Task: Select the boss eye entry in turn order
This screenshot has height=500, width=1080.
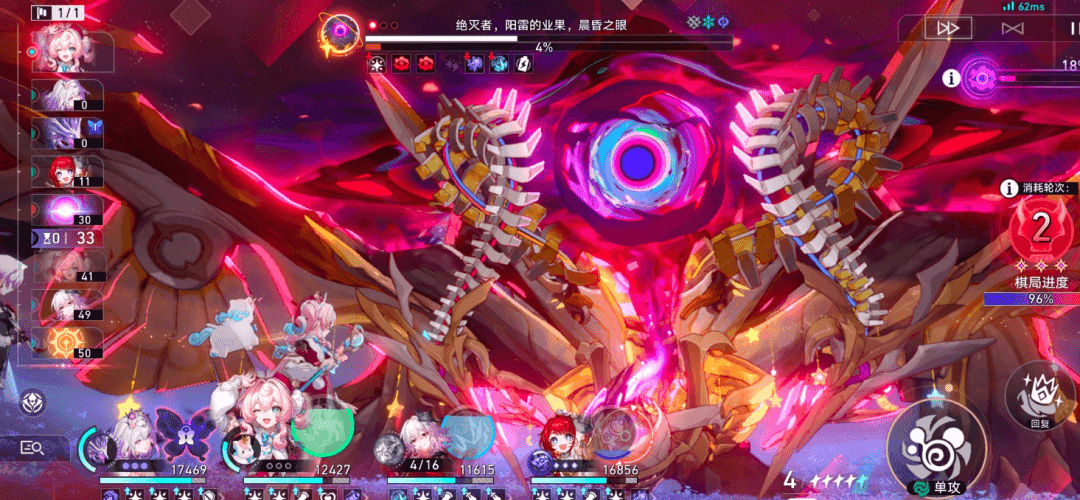Action: [x=68, y=210]
